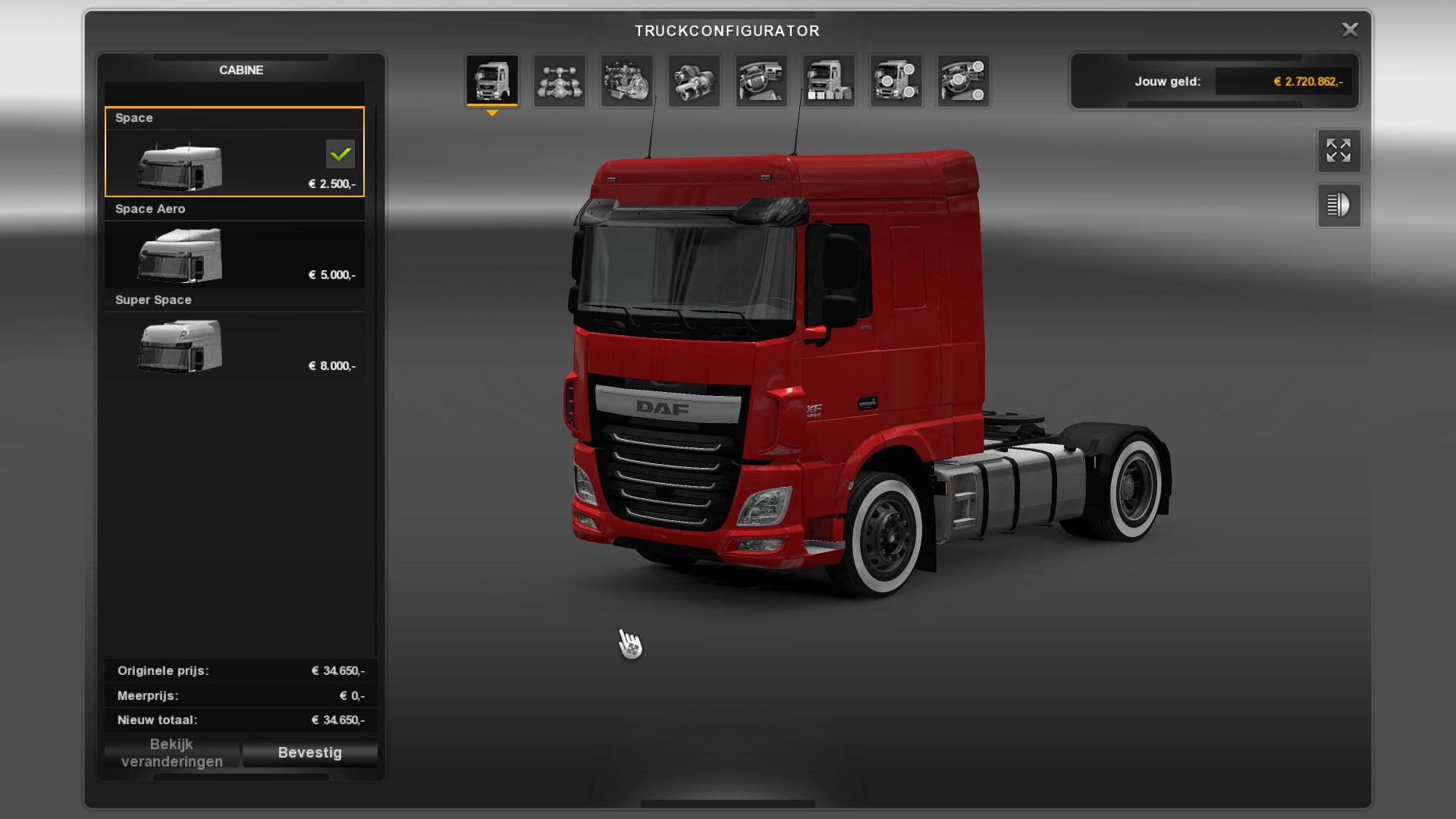This screenshot has width=1456, height=819.
Task: Pick the Super Space cabin
Action: point(234,335)
